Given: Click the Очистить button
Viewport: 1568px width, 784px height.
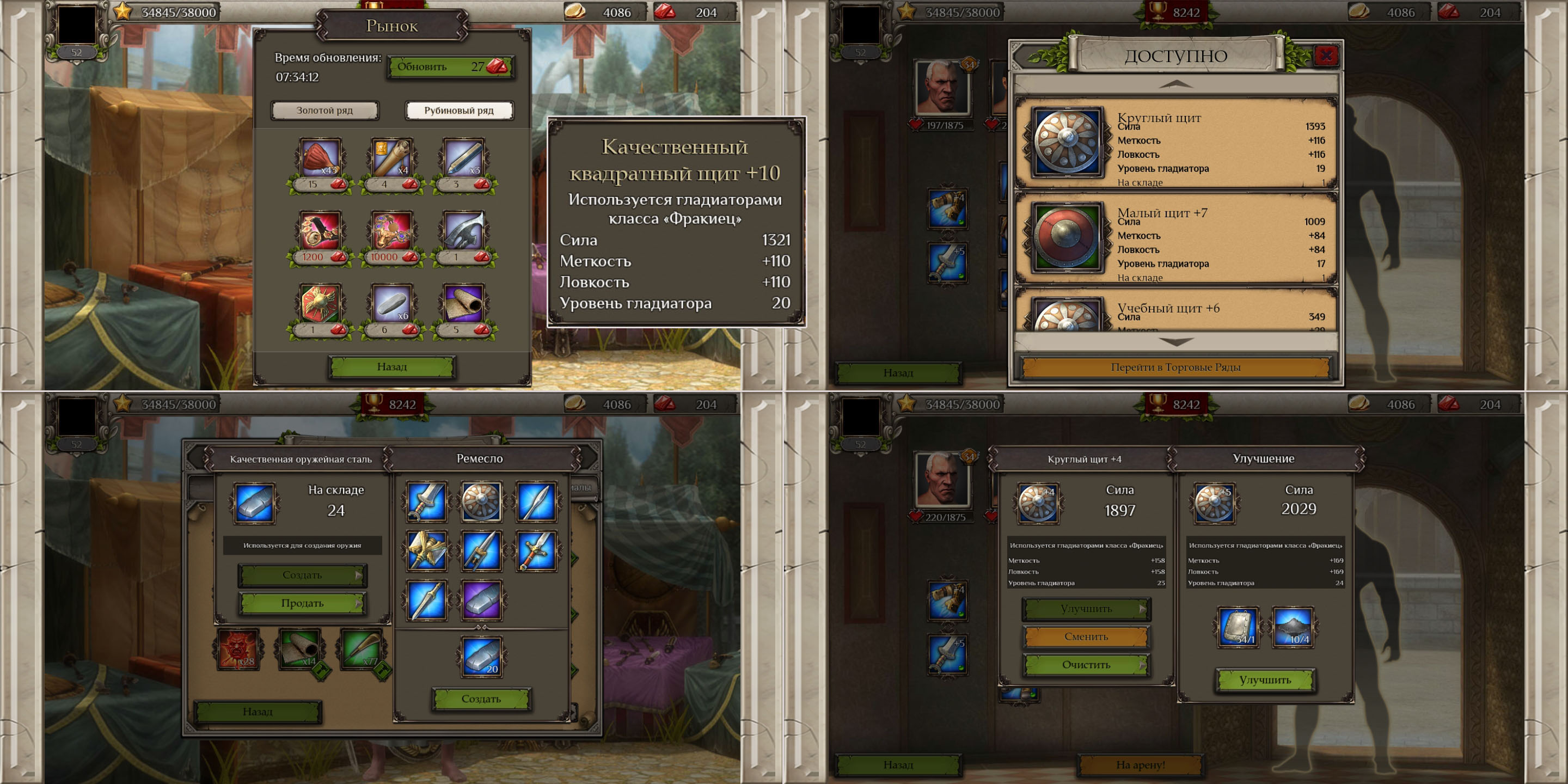Looking at the screenshot, I should (1086, 665).
